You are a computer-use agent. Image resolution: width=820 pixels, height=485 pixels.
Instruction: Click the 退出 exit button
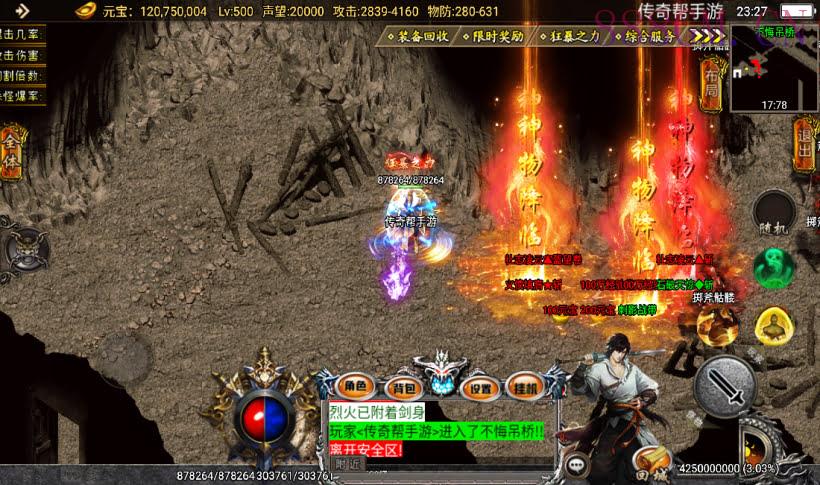point(804,143)
